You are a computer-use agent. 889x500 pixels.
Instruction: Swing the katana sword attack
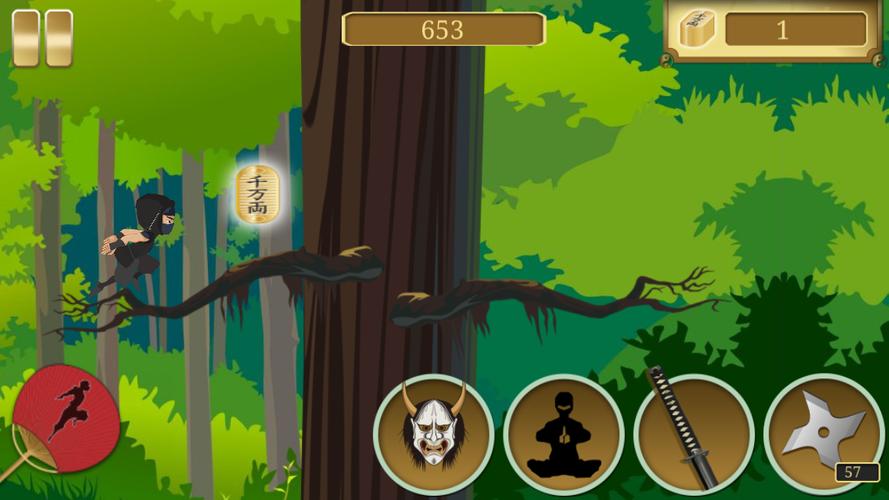point(693,434)
